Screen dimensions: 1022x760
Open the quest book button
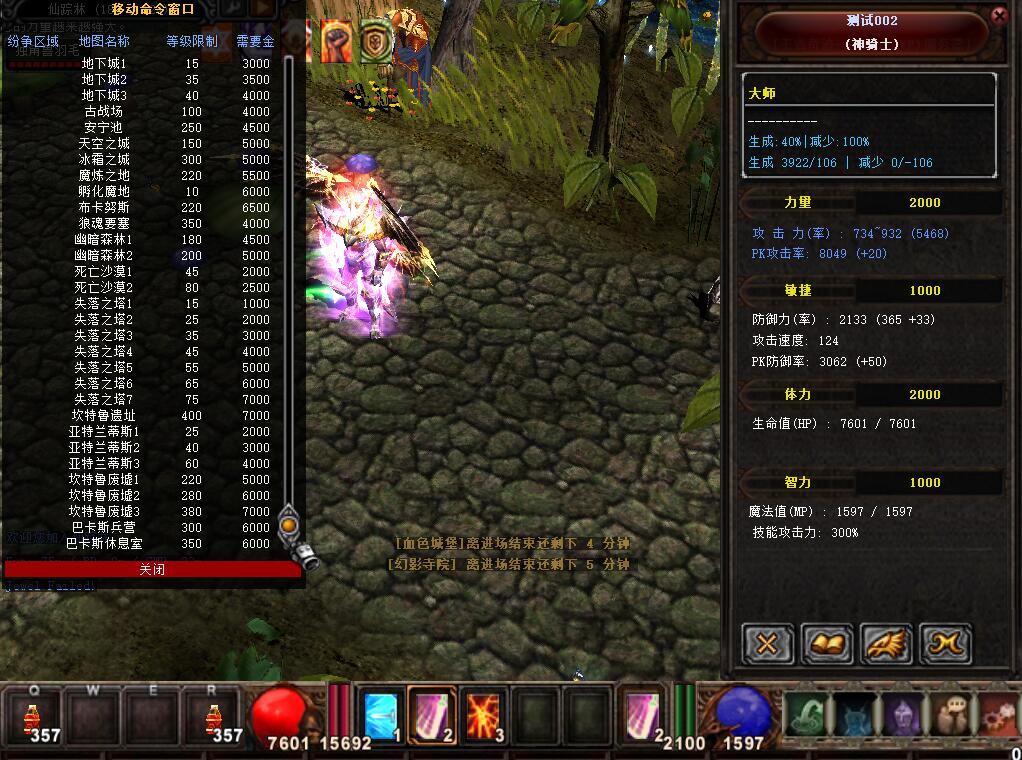pos(826,644)
